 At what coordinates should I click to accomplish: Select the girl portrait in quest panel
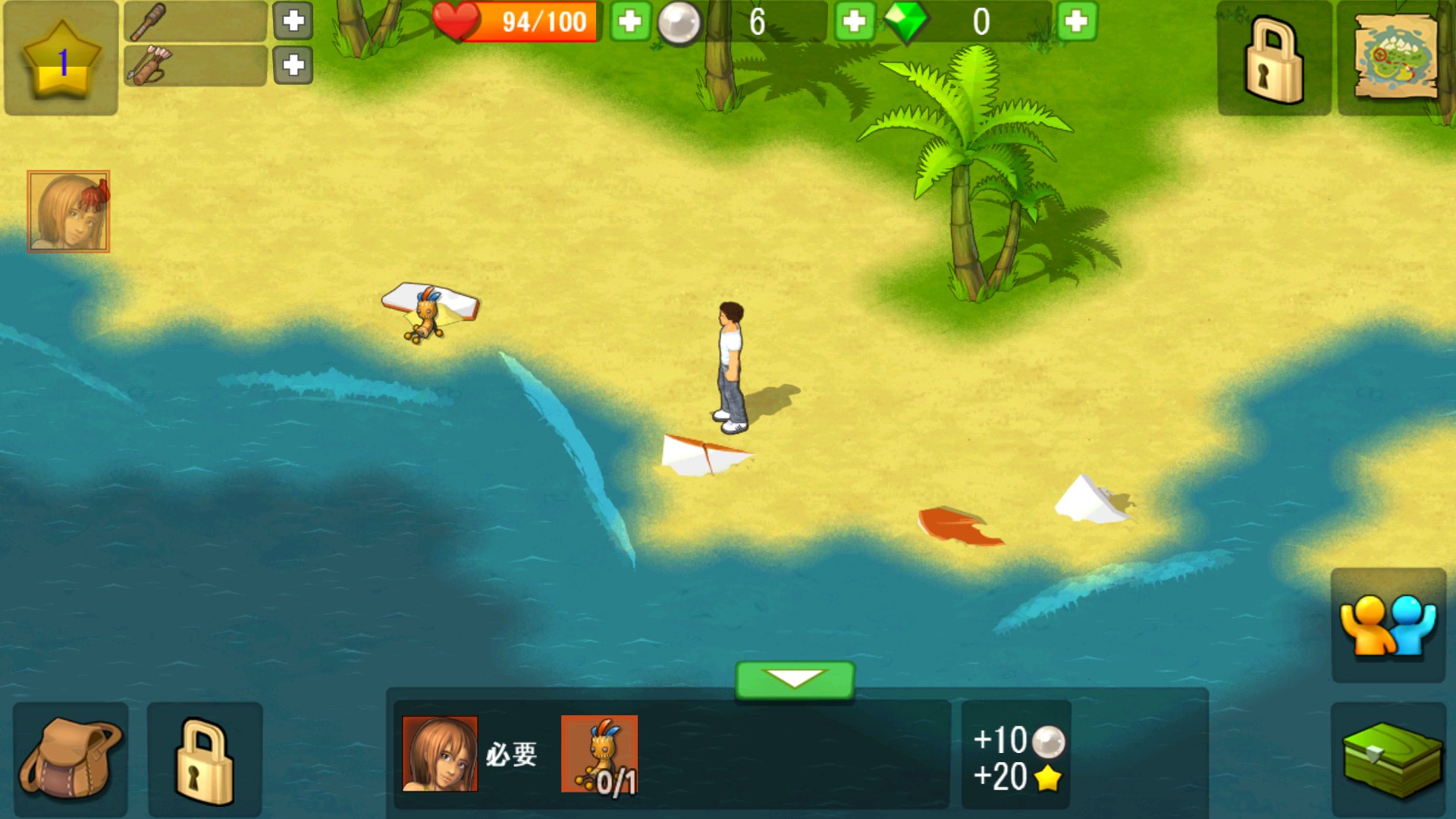pos(440,754)
